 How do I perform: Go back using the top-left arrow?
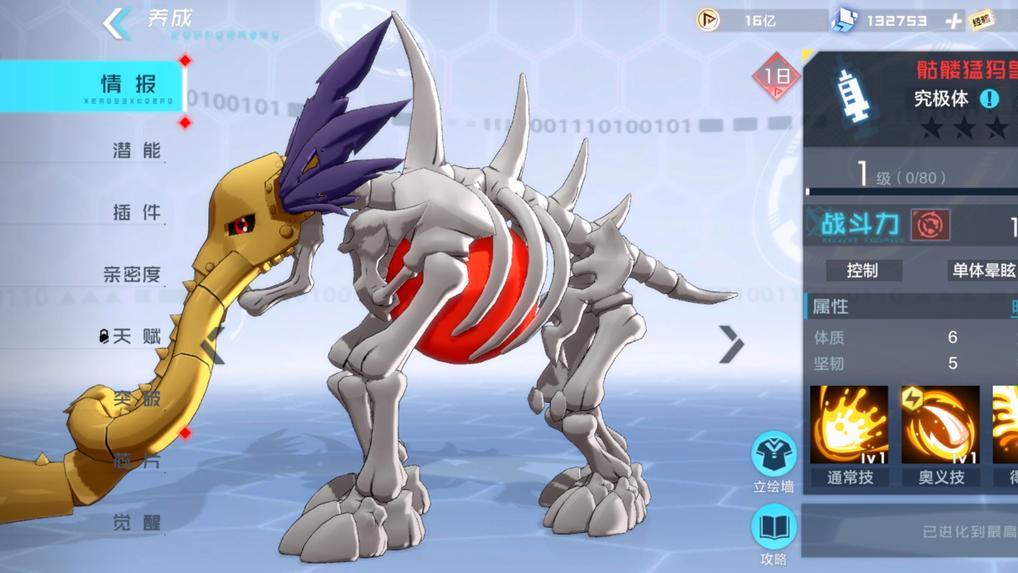pos(118,22)
